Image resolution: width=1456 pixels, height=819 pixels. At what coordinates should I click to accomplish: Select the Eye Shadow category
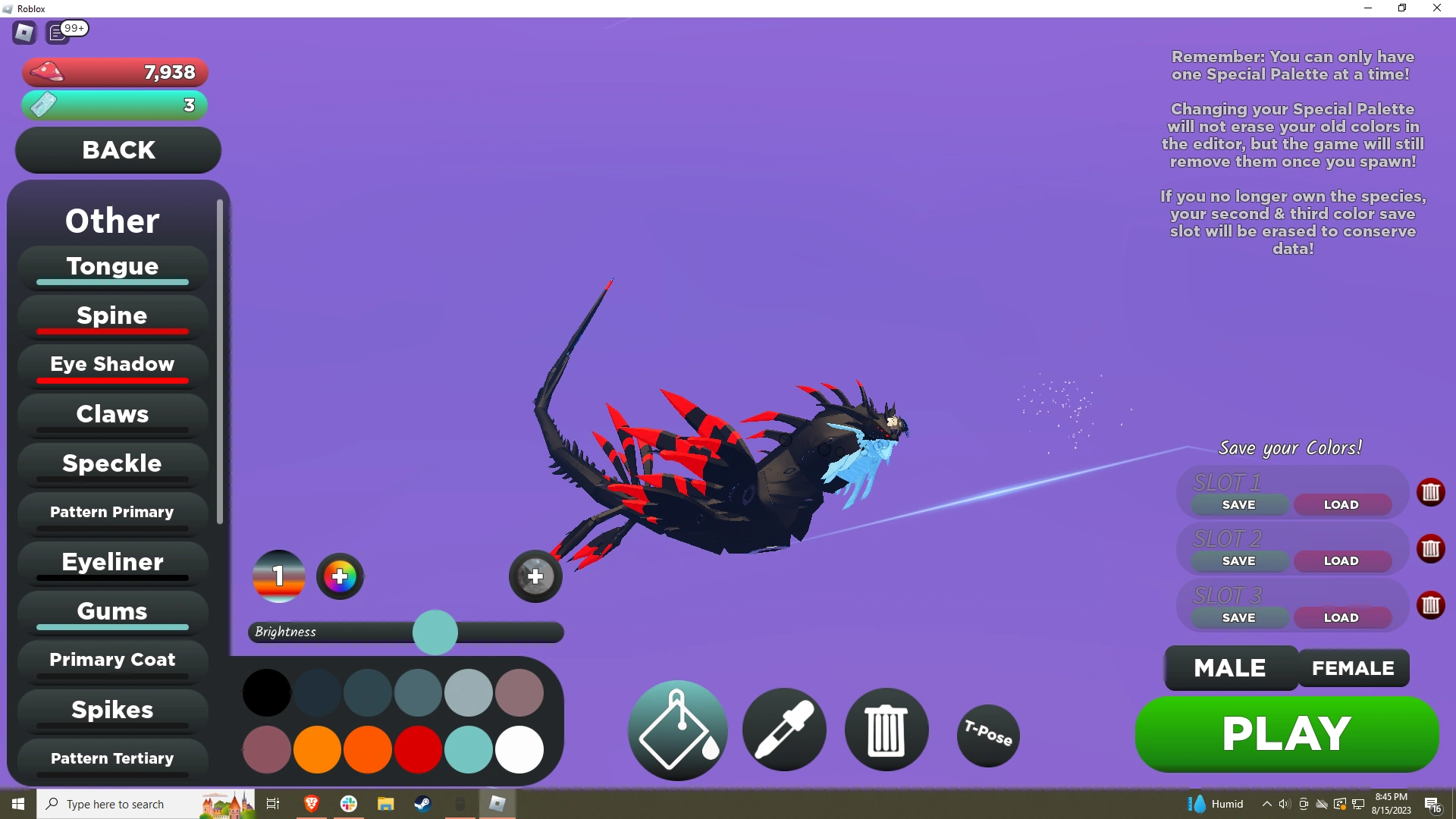(111, 365)
